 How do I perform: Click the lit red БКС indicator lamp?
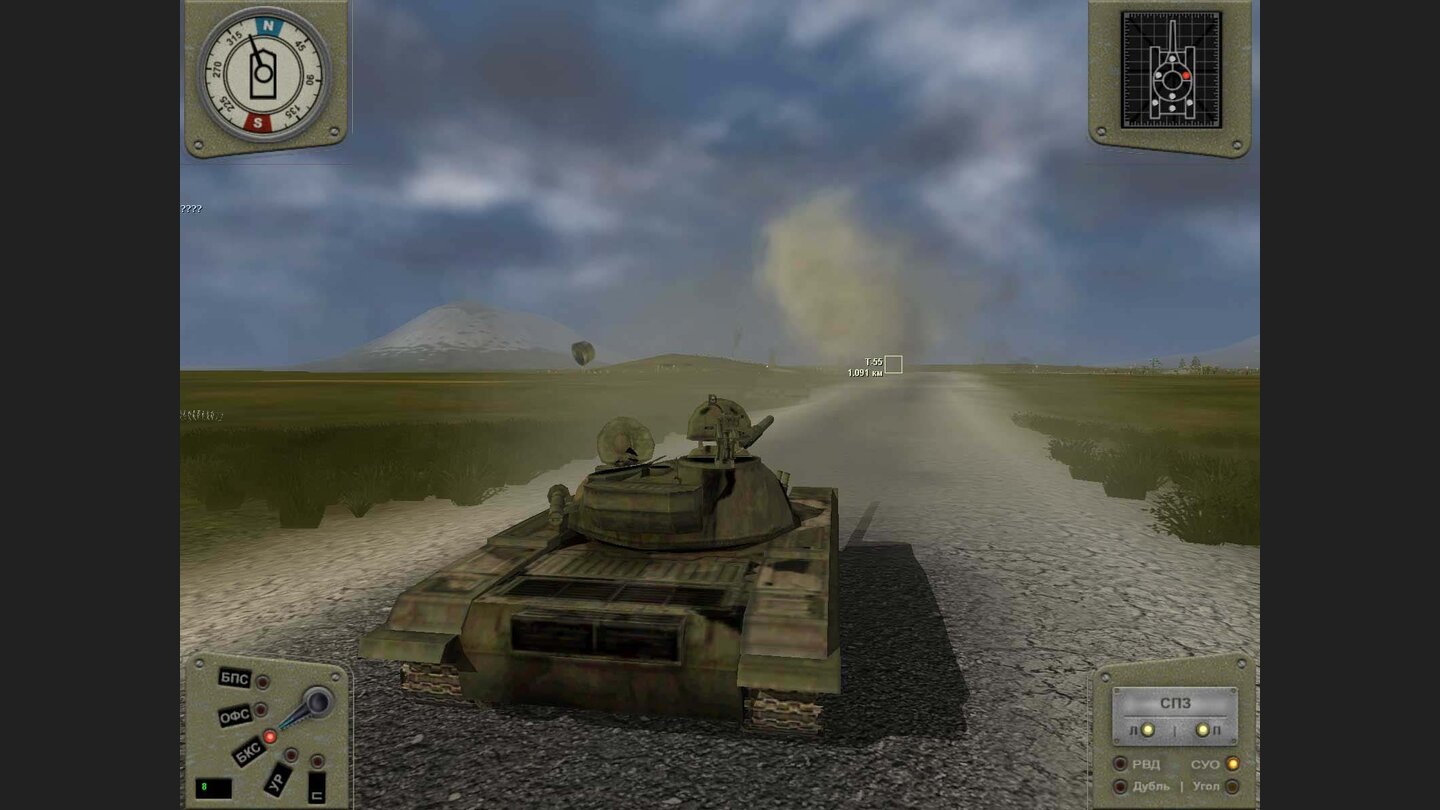click(x=270, y=737)
